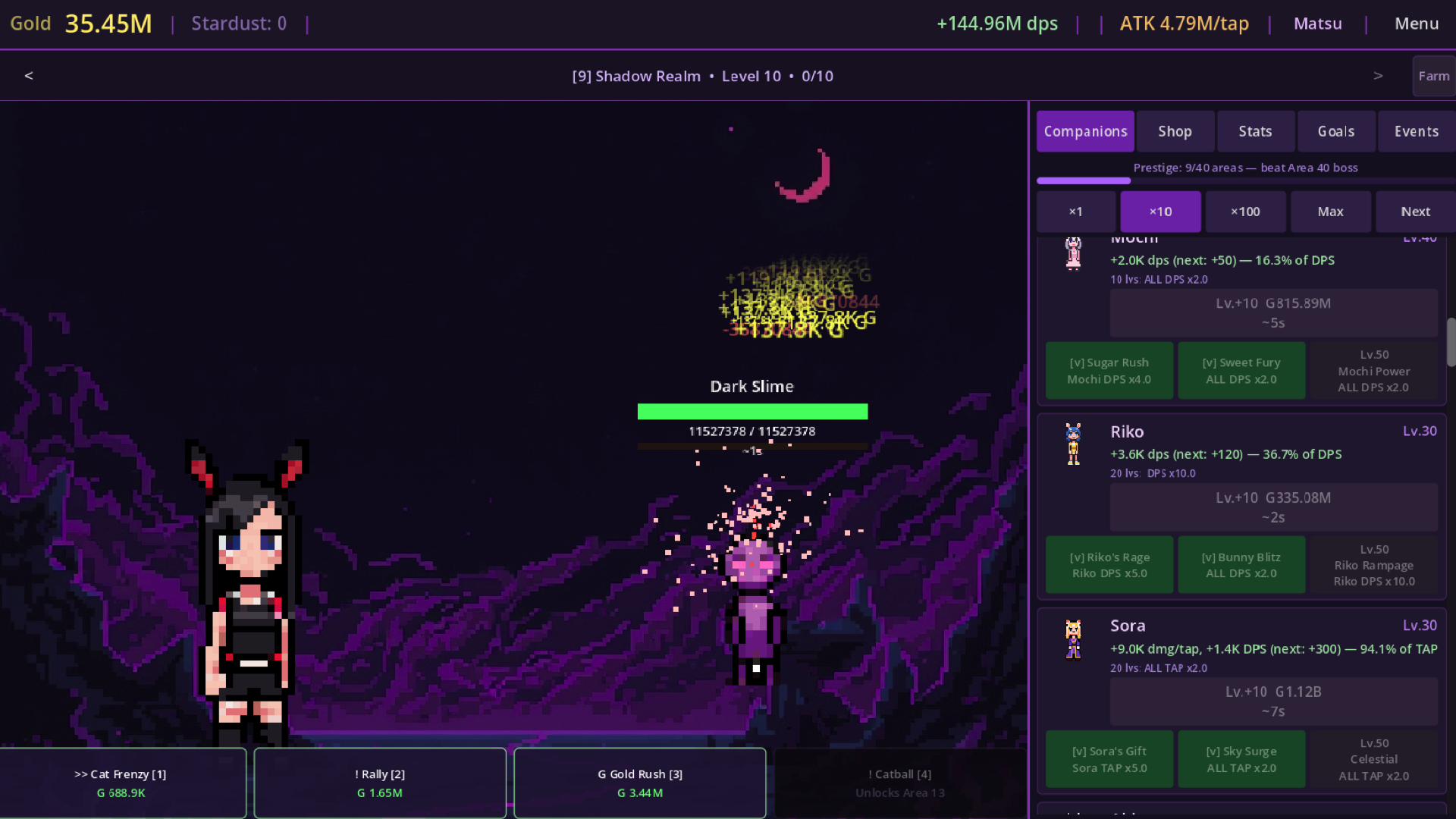Select the Max purchase quantity
Screen dimensions: 1456x819
[1330, 212]
